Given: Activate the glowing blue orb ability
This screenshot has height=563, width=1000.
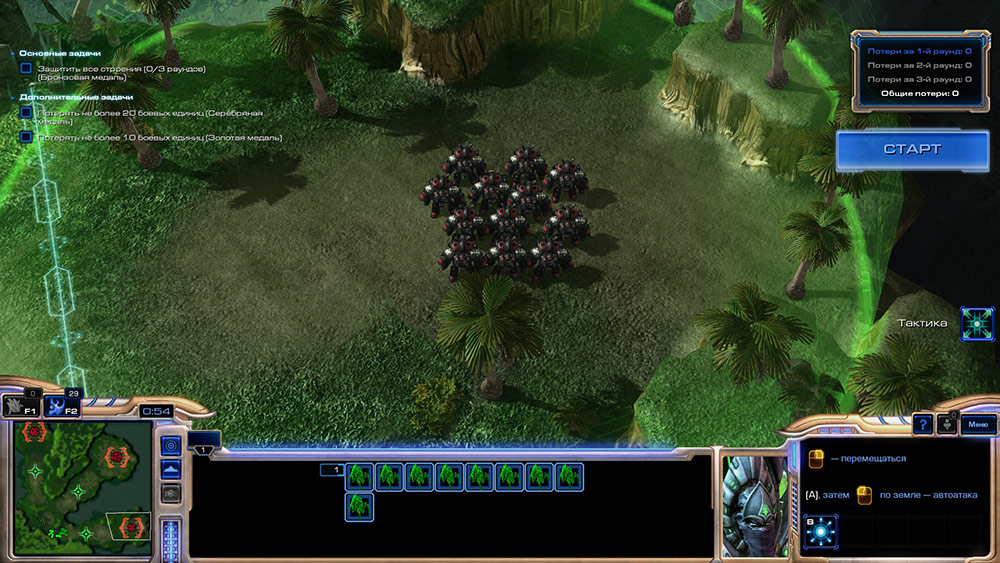Looking at the screenshot, I should 820,531.
